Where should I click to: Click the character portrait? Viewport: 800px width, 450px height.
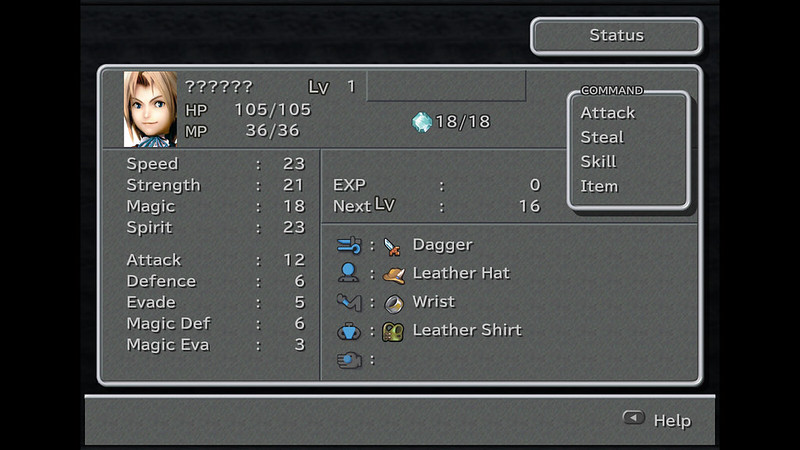[x=150, y=109]
